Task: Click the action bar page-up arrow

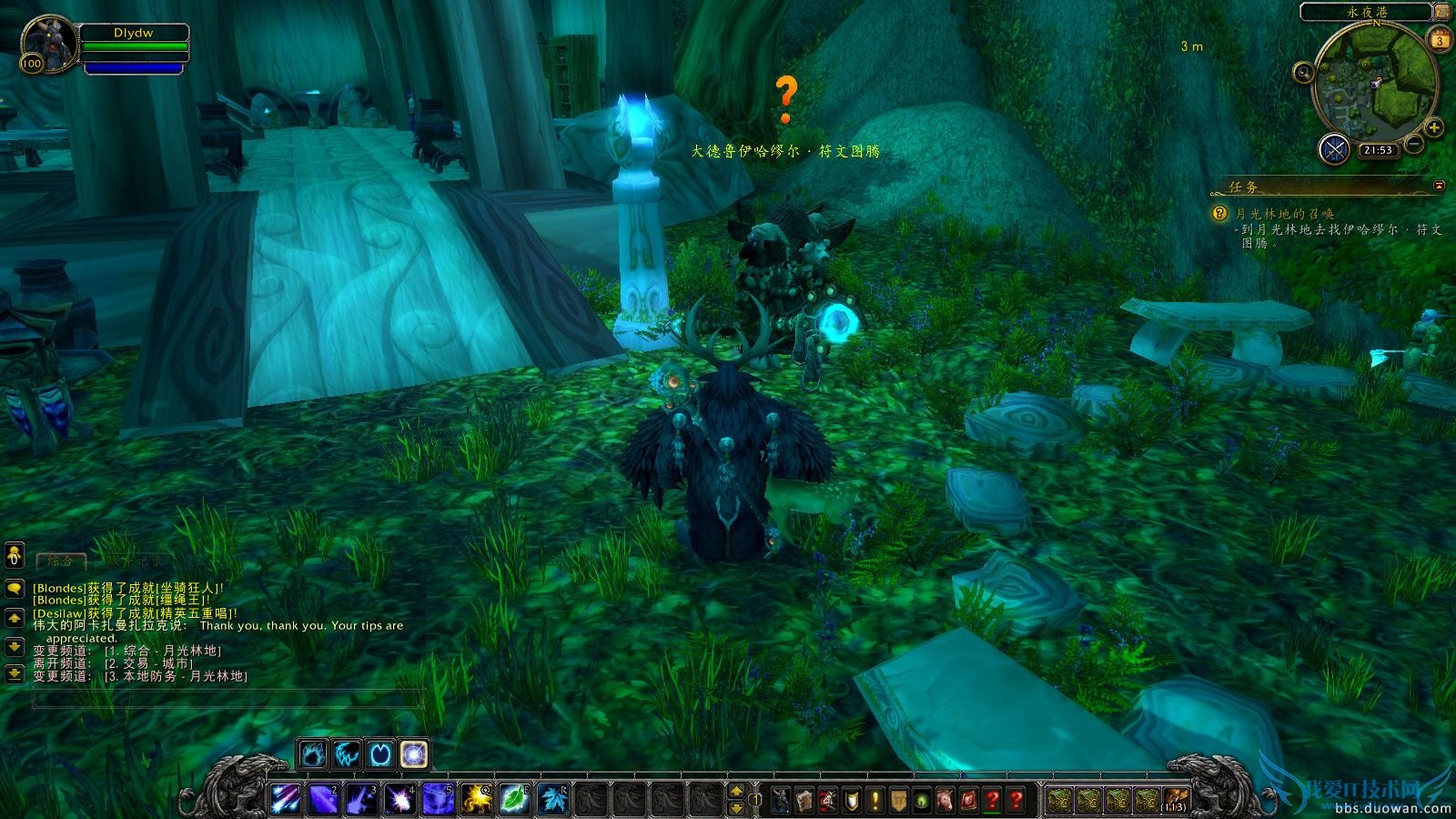Action: tap(736, 791)
